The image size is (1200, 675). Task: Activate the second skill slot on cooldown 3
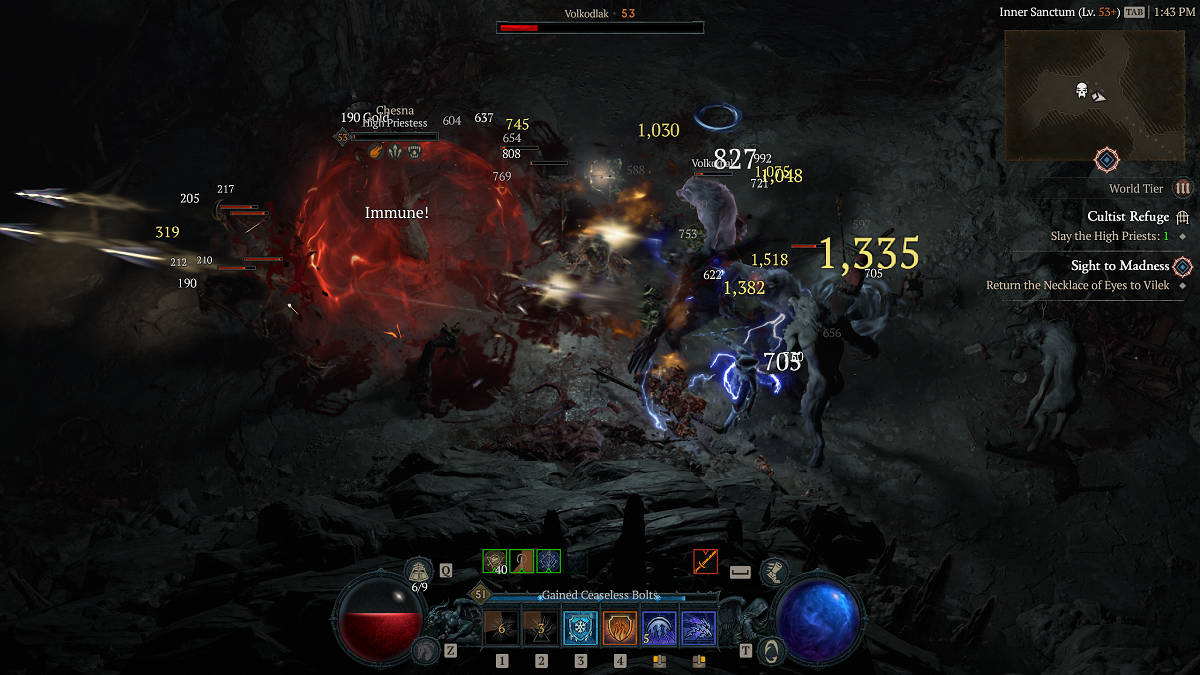[x=541, y=628]
